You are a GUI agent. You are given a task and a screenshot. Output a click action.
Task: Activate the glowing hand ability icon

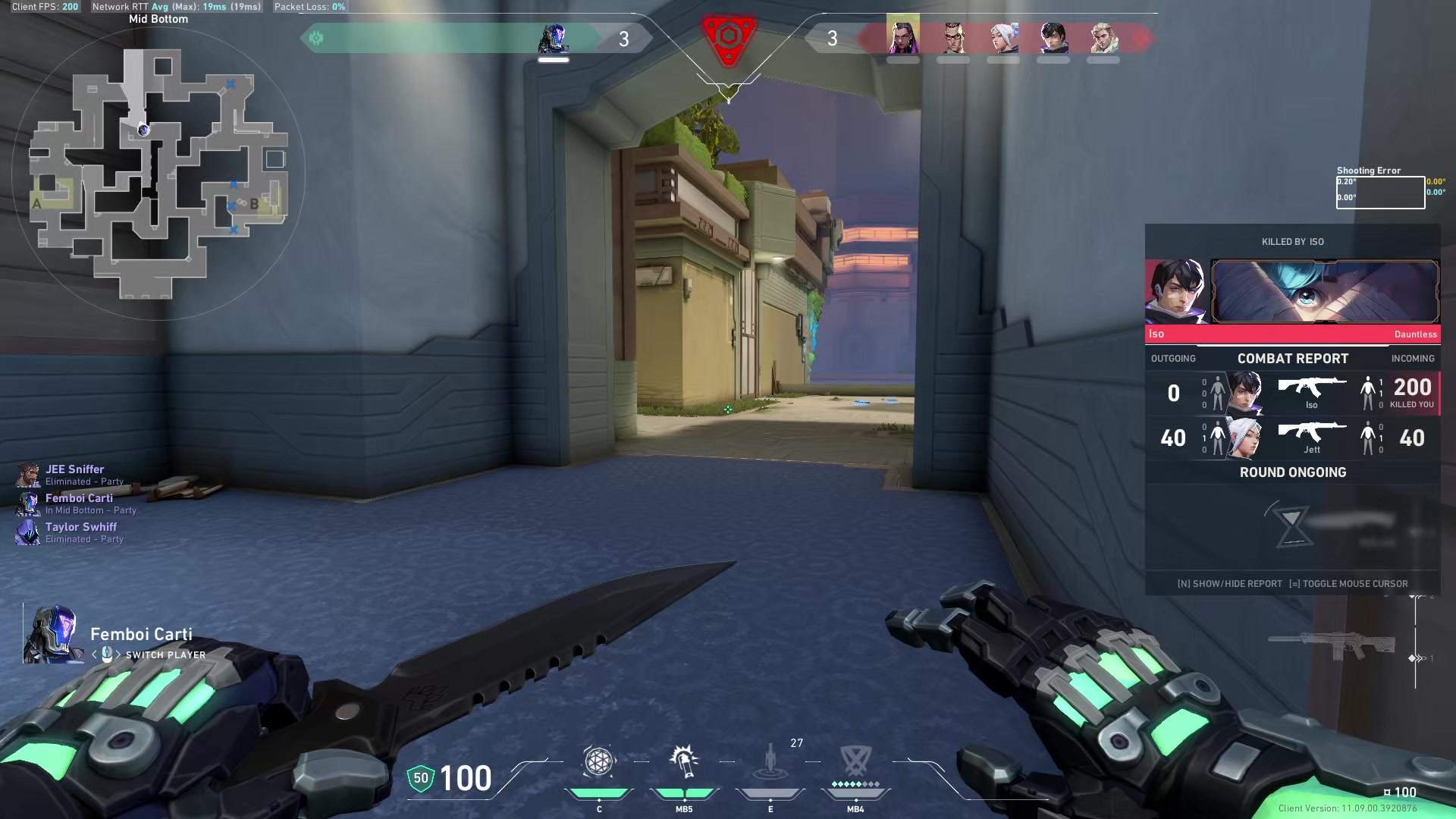[684, 762]
